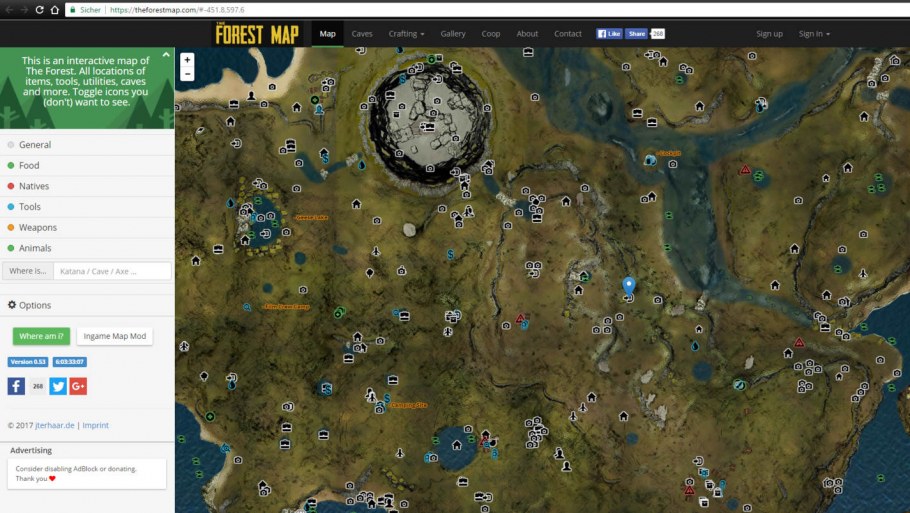Select the blue location pin marker

(628, 286)
